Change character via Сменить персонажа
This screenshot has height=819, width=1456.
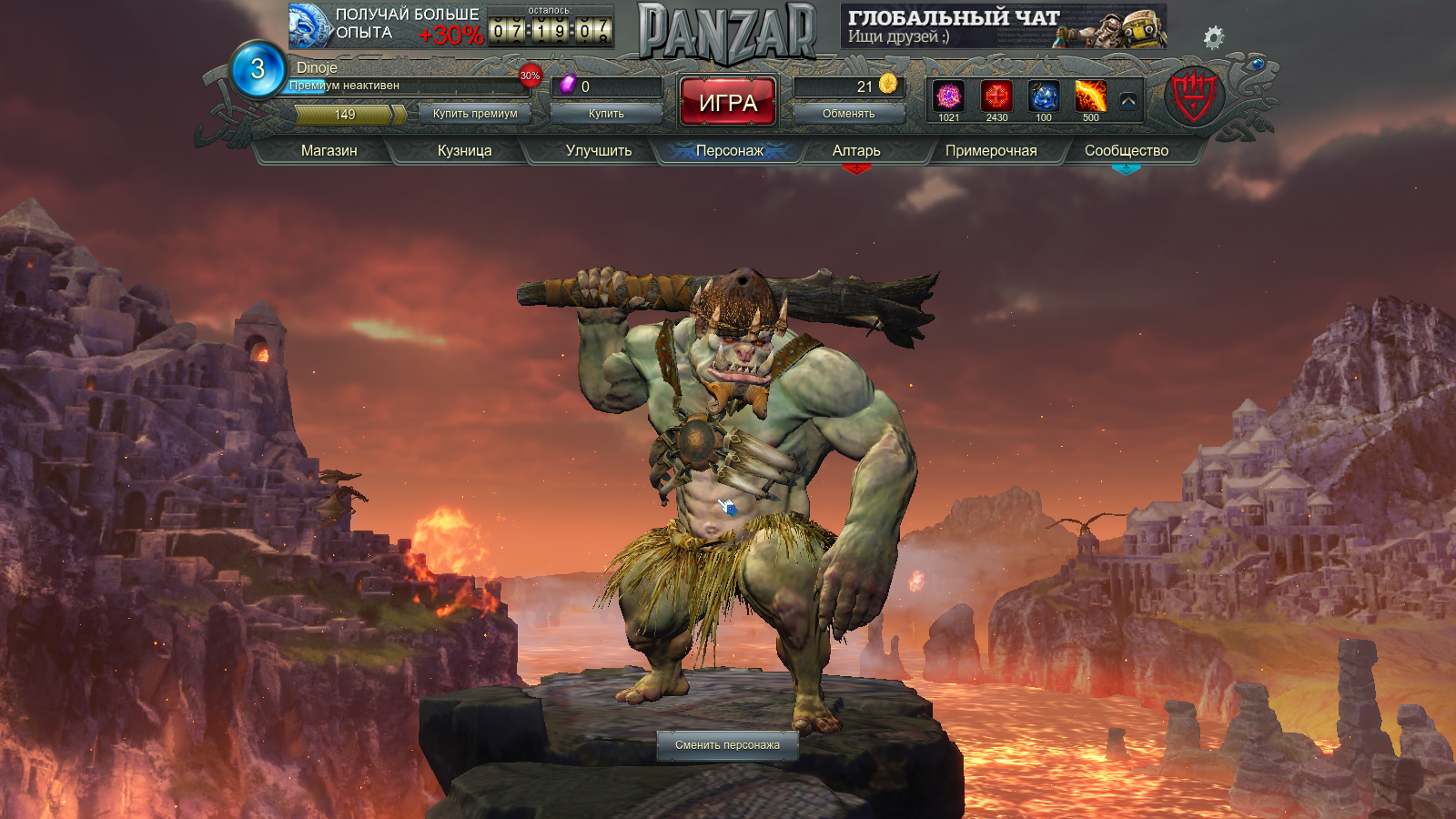(727, 745)
